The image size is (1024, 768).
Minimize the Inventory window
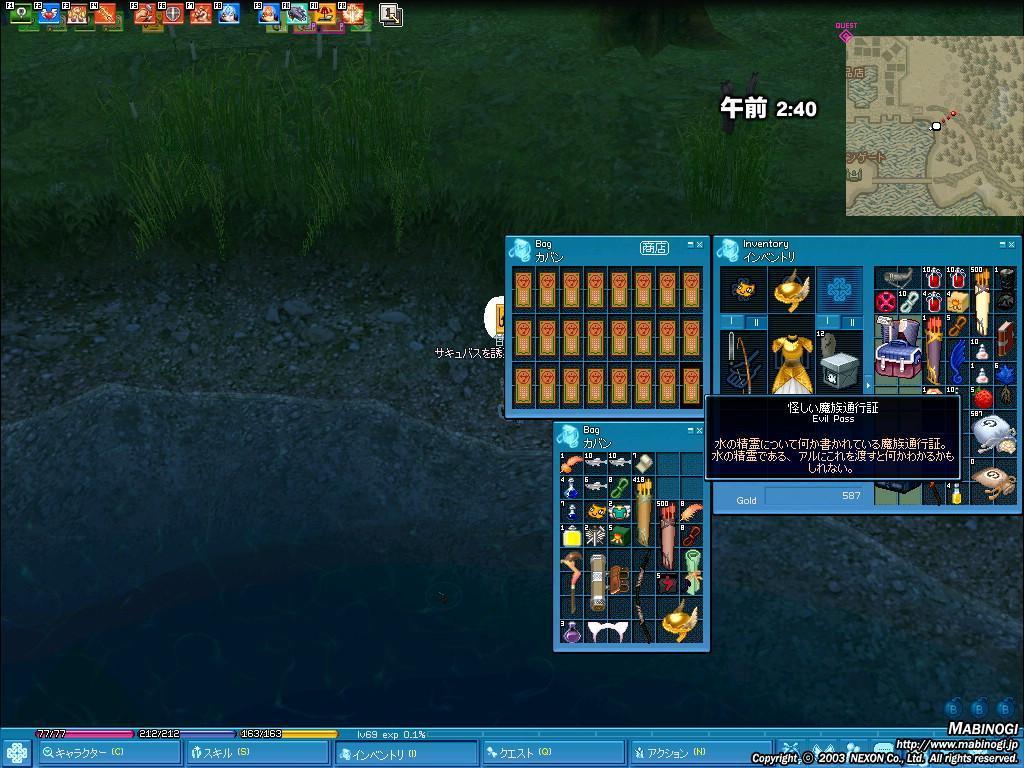(1001, 244)
